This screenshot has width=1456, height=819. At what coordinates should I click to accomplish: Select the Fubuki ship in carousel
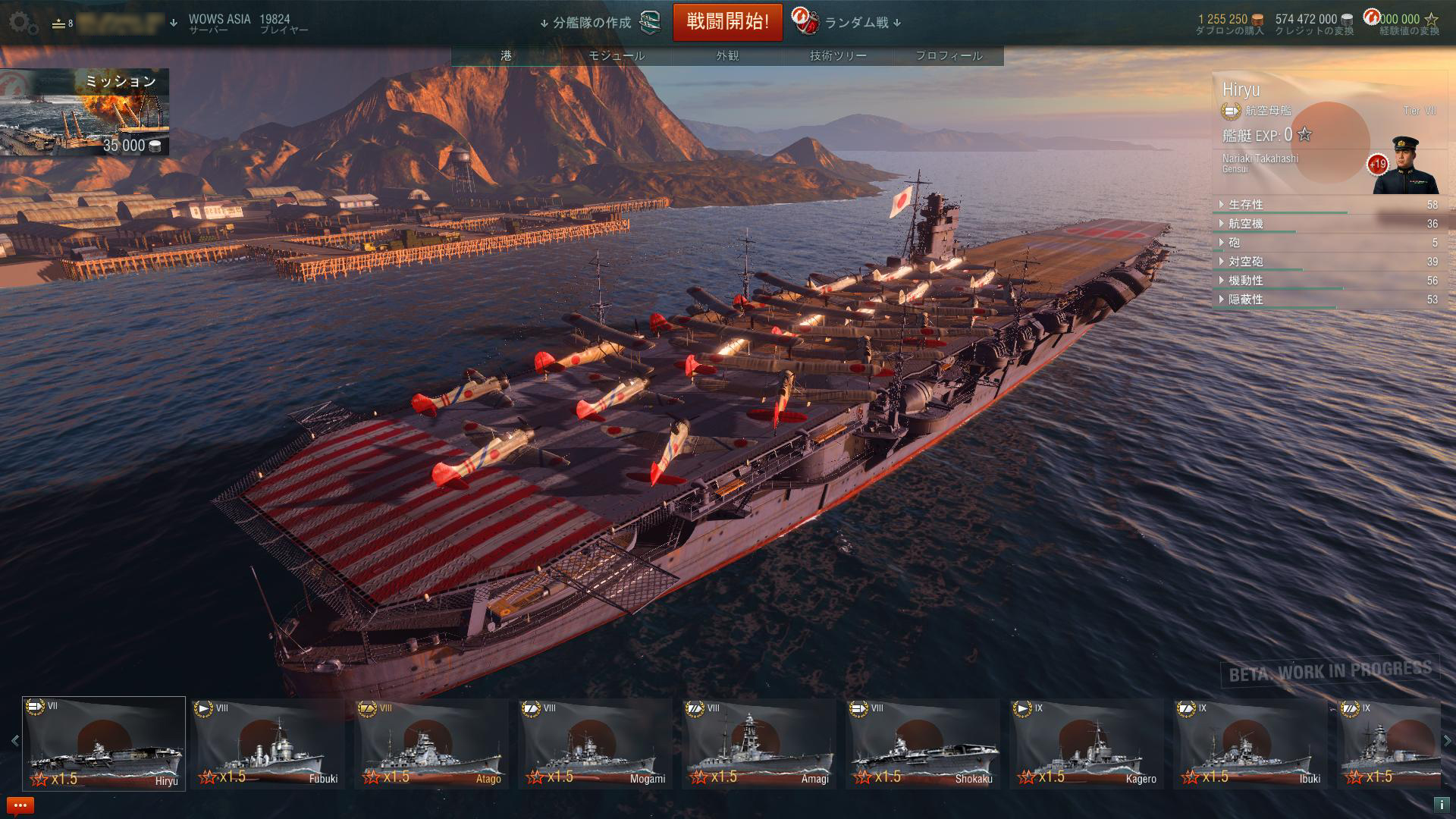click(268, 743)
